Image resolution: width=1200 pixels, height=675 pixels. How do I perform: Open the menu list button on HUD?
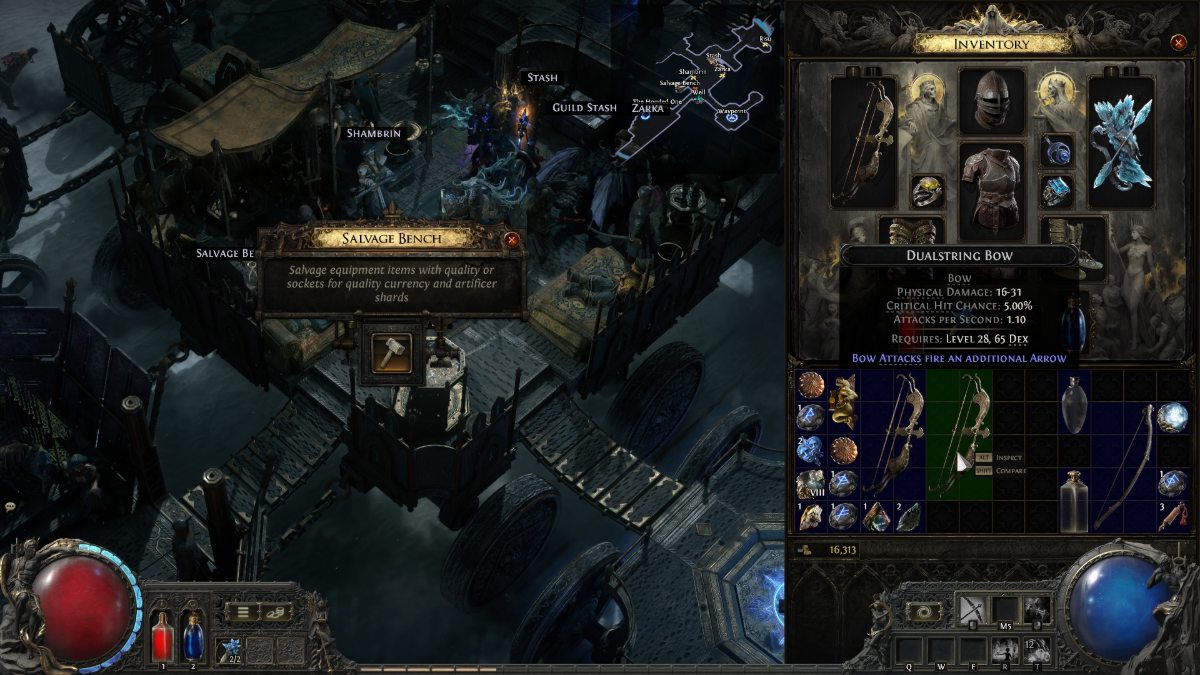pos(242,612)
